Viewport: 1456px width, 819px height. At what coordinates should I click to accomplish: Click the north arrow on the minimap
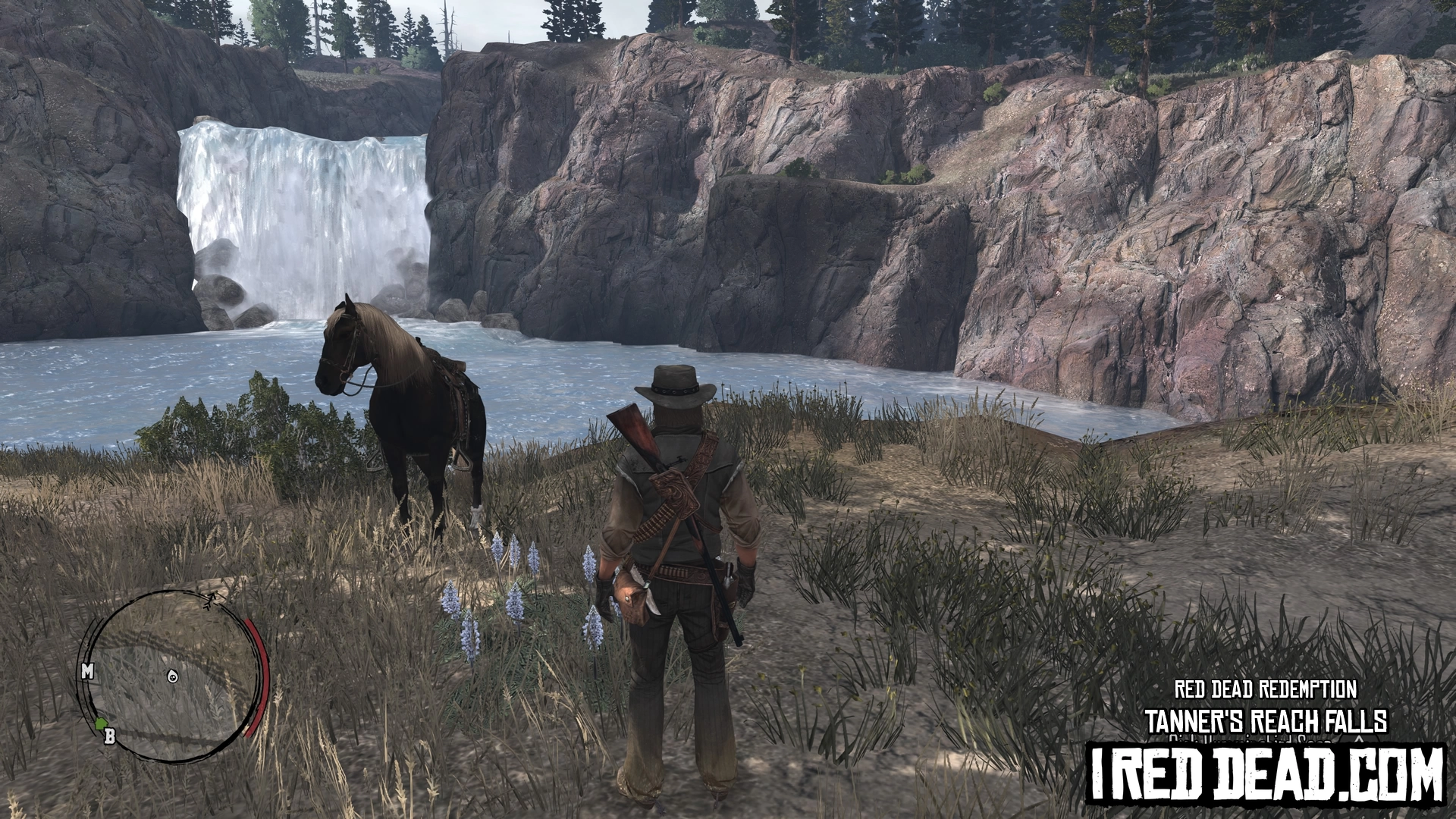210,601
